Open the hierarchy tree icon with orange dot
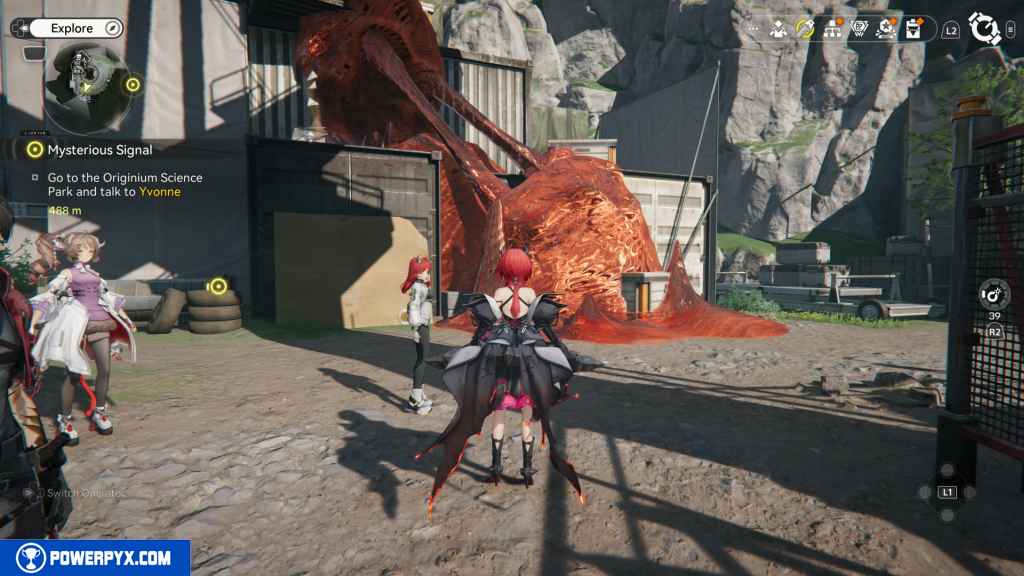The image size is (1024, 576). [x=832, y=29]
